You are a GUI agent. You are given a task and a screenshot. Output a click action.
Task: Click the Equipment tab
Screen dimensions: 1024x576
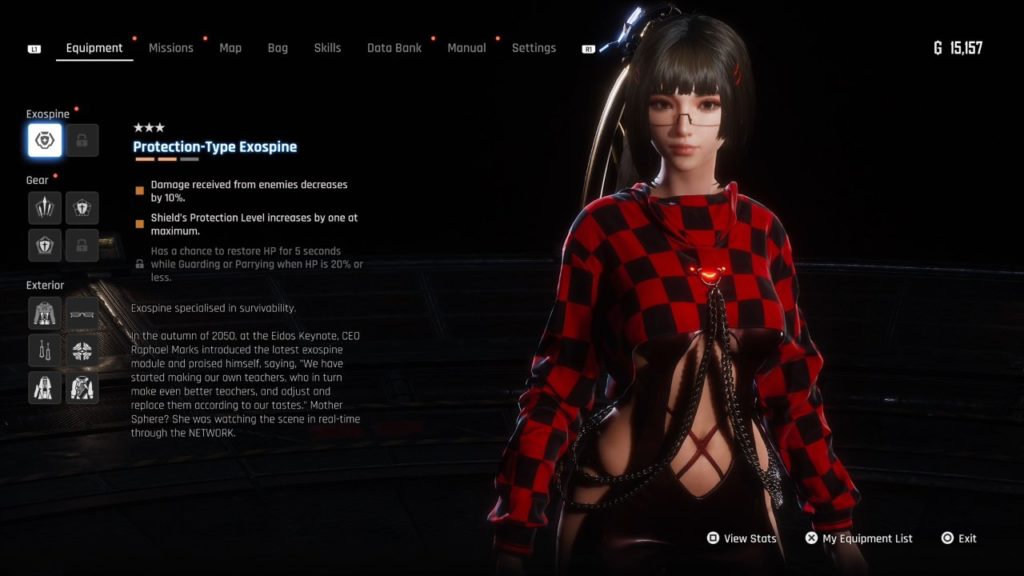click(94, 48)
